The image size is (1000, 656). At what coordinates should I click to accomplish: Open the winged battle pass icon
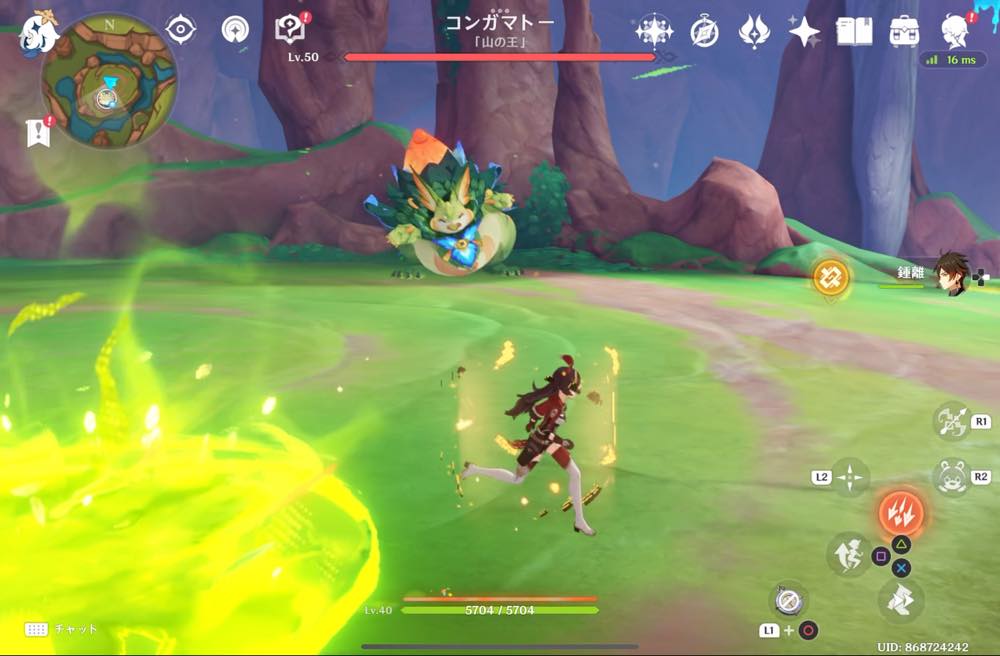click(x=753, y=32)
